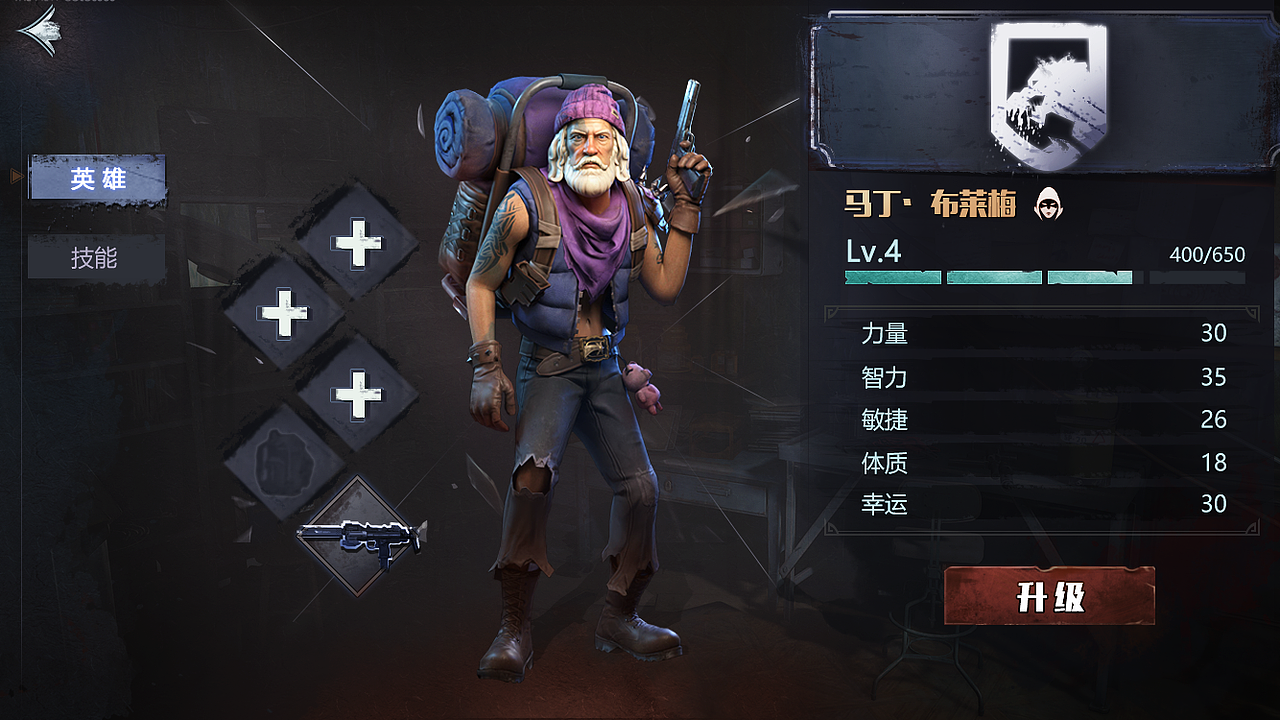Go back using the arrow button
This screenshot has height=720, width=1280.
click(40, 31)
